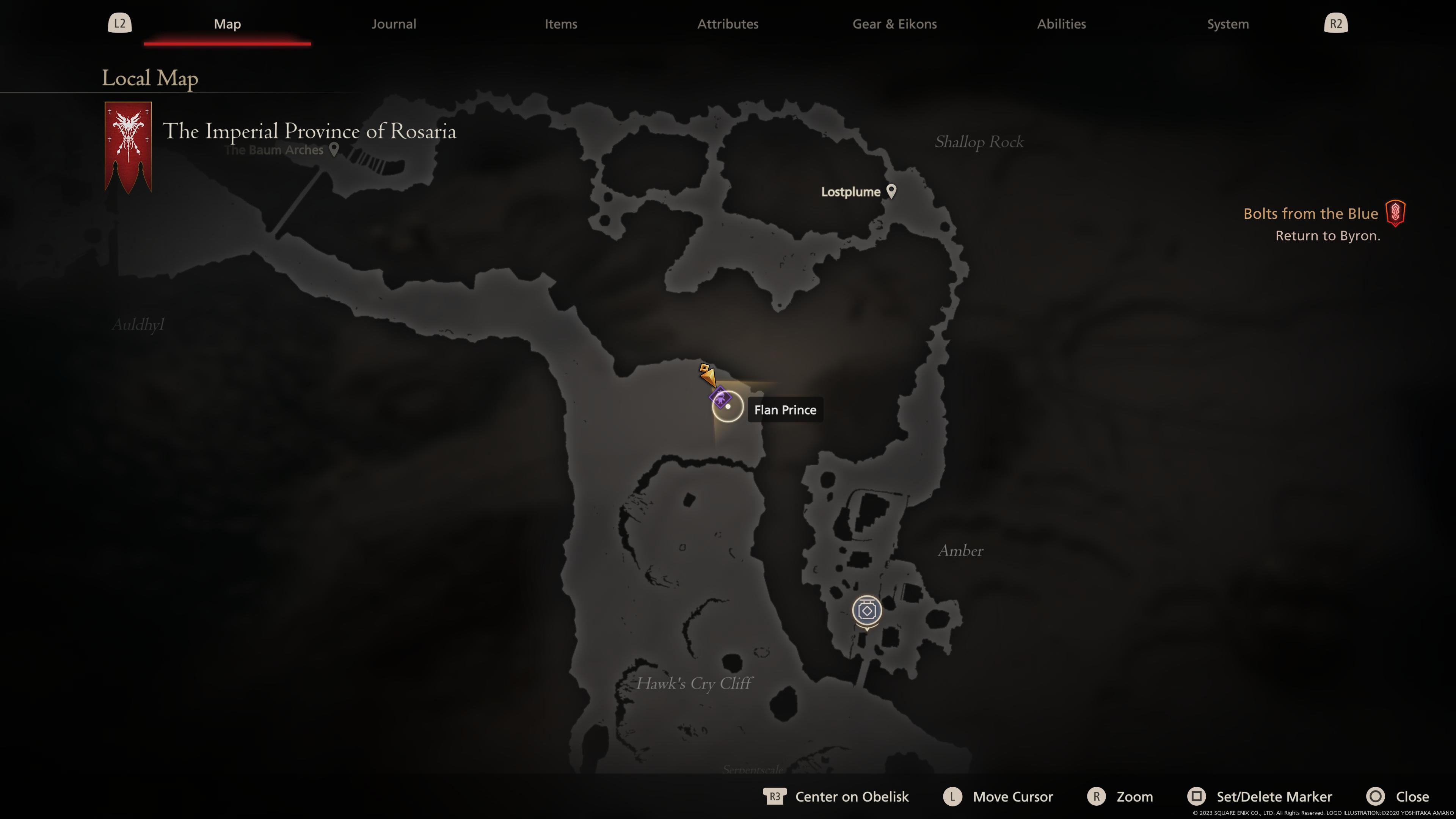Select Center on Obelisk
Screen dimensions: 1456x819
pos(852,796)
